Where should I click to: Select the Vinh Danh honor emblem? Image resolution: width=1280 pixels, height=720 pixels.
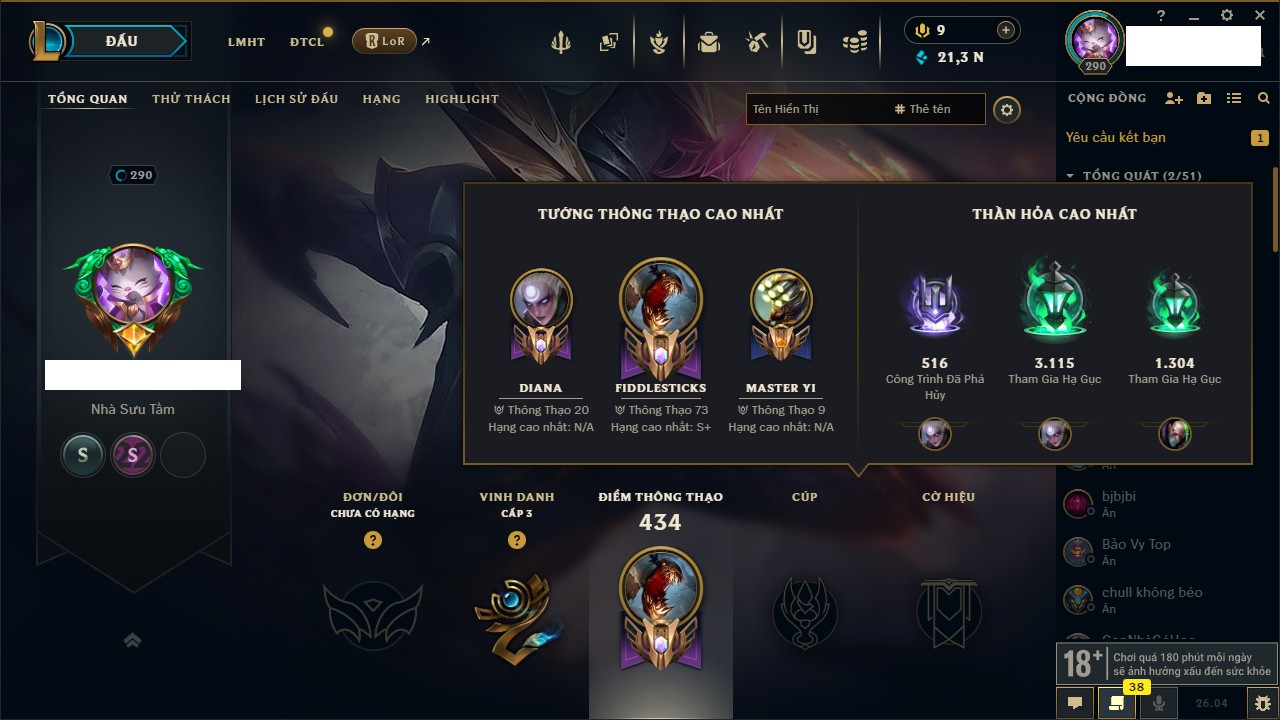(x=517, y=610)
